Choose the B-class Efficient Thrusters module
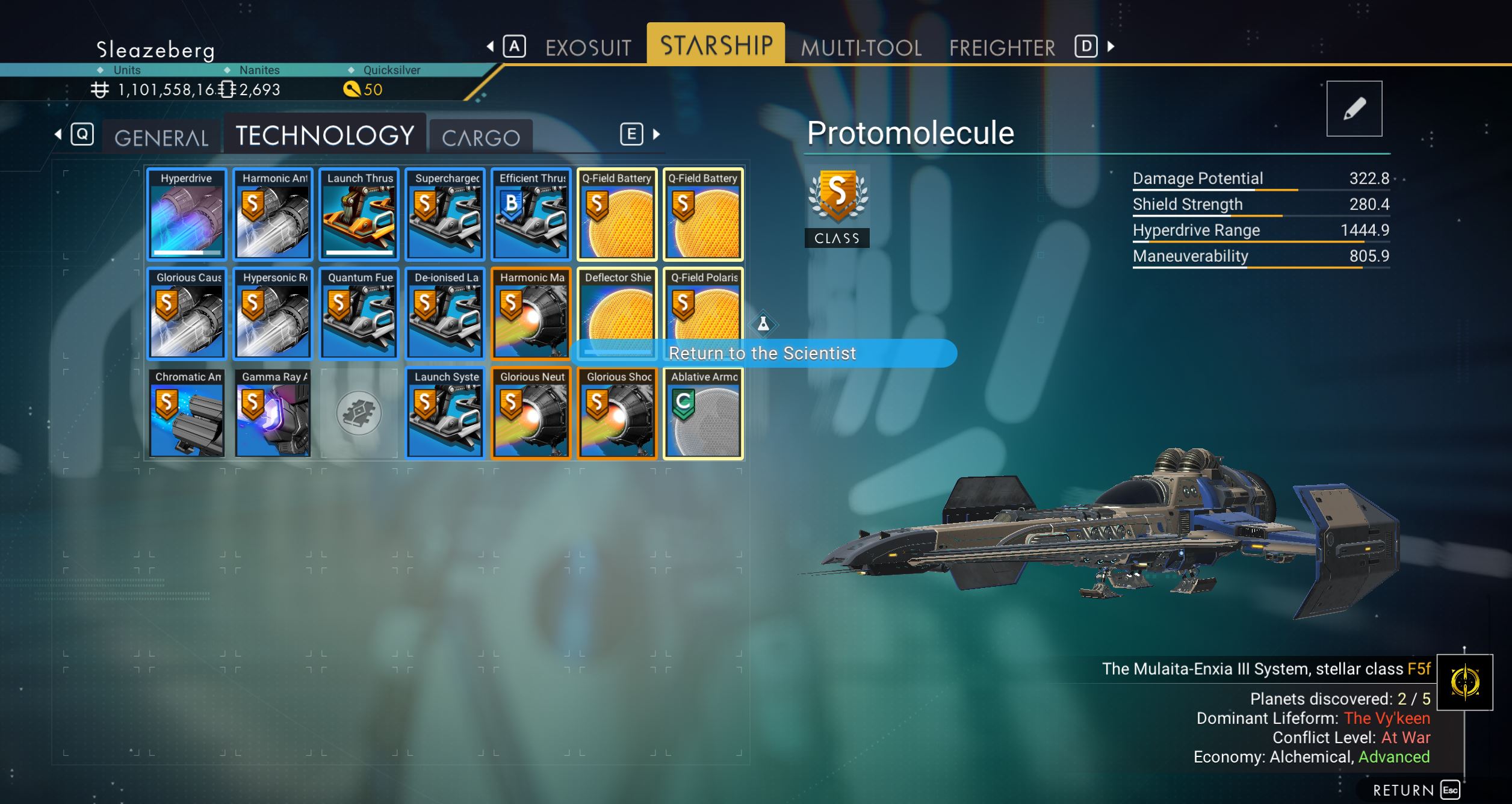The width and height of the screenshot is (1512, 804). coord(531,214)
